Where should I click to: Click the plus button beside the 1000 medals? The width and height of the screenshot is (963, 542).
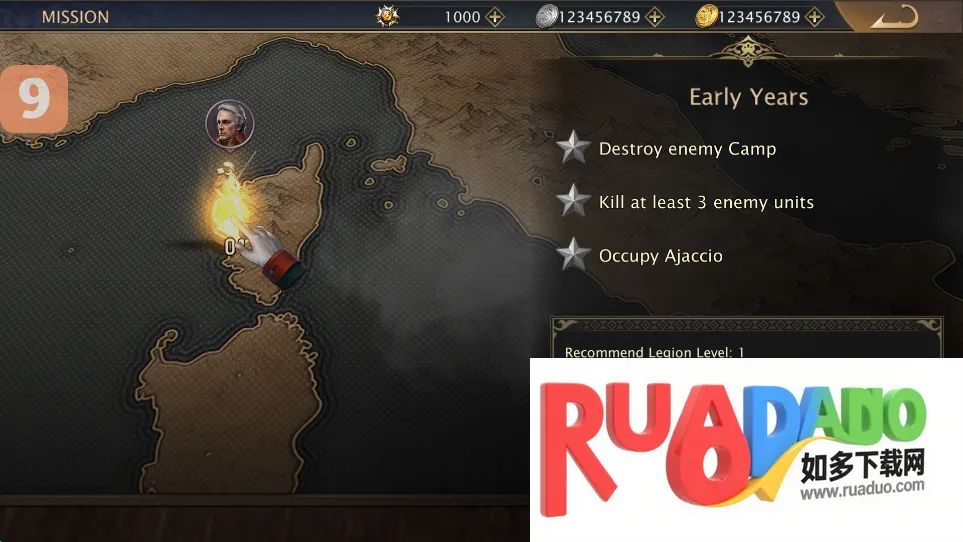(495, 17)
